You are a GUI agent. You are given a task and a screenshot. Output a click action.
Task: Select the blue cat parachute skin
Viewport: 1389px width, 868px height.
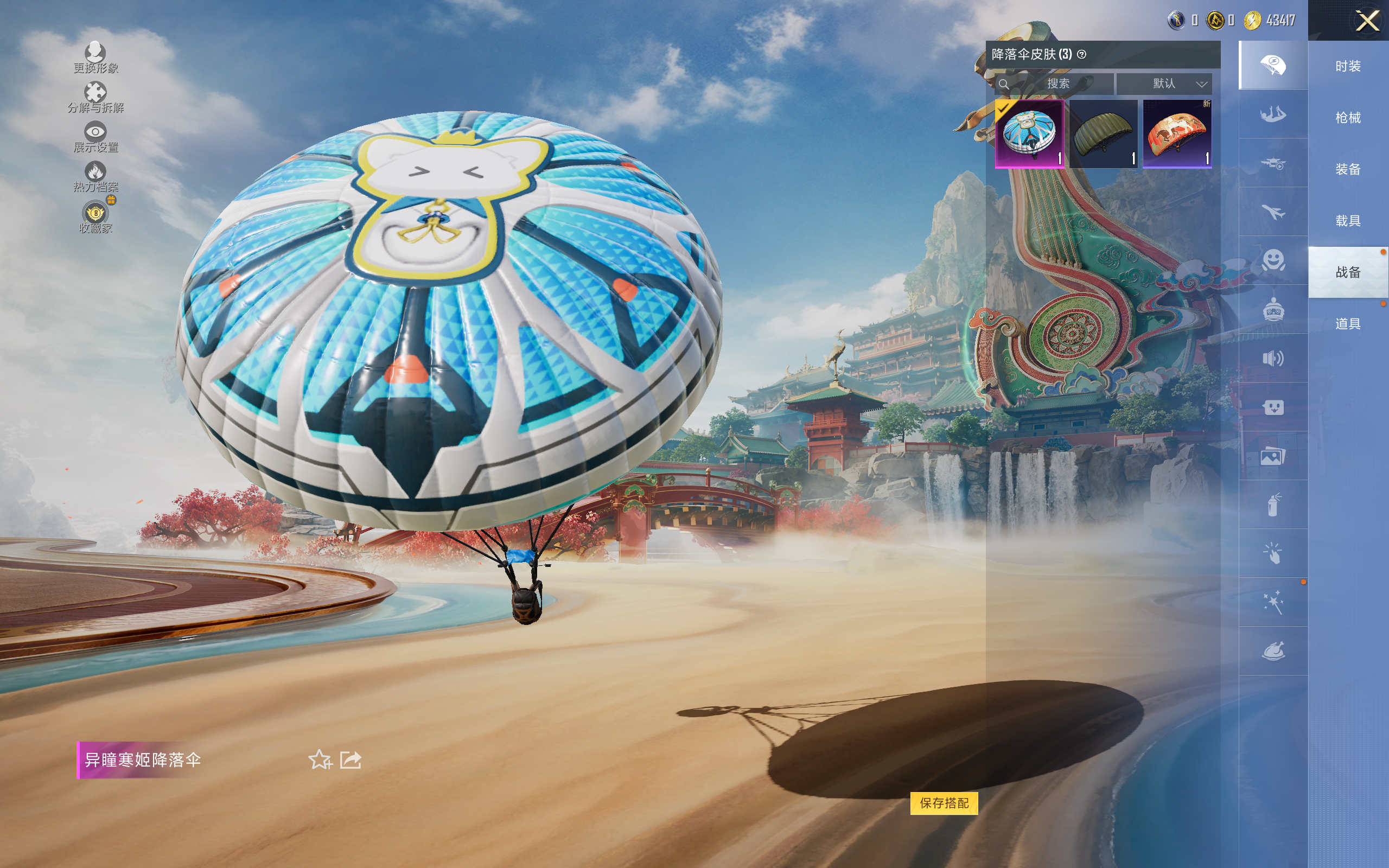click(1029, 134)
